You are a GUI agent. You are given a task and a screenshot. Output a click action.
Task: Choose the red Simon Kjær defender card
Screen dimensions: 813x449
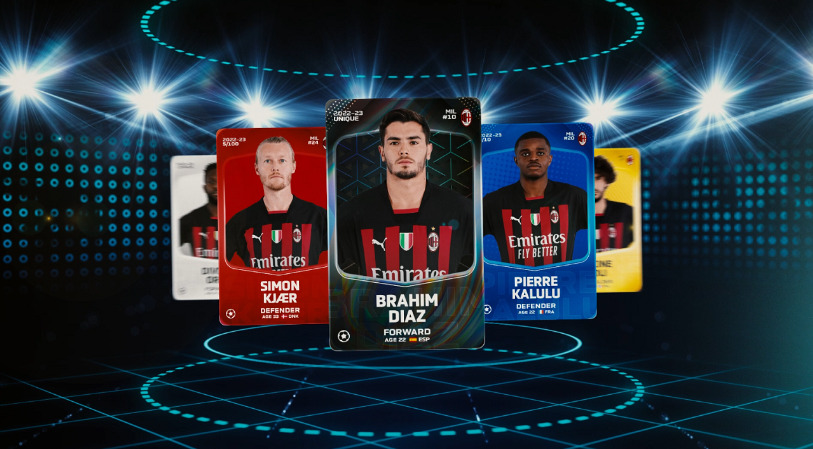272,226
